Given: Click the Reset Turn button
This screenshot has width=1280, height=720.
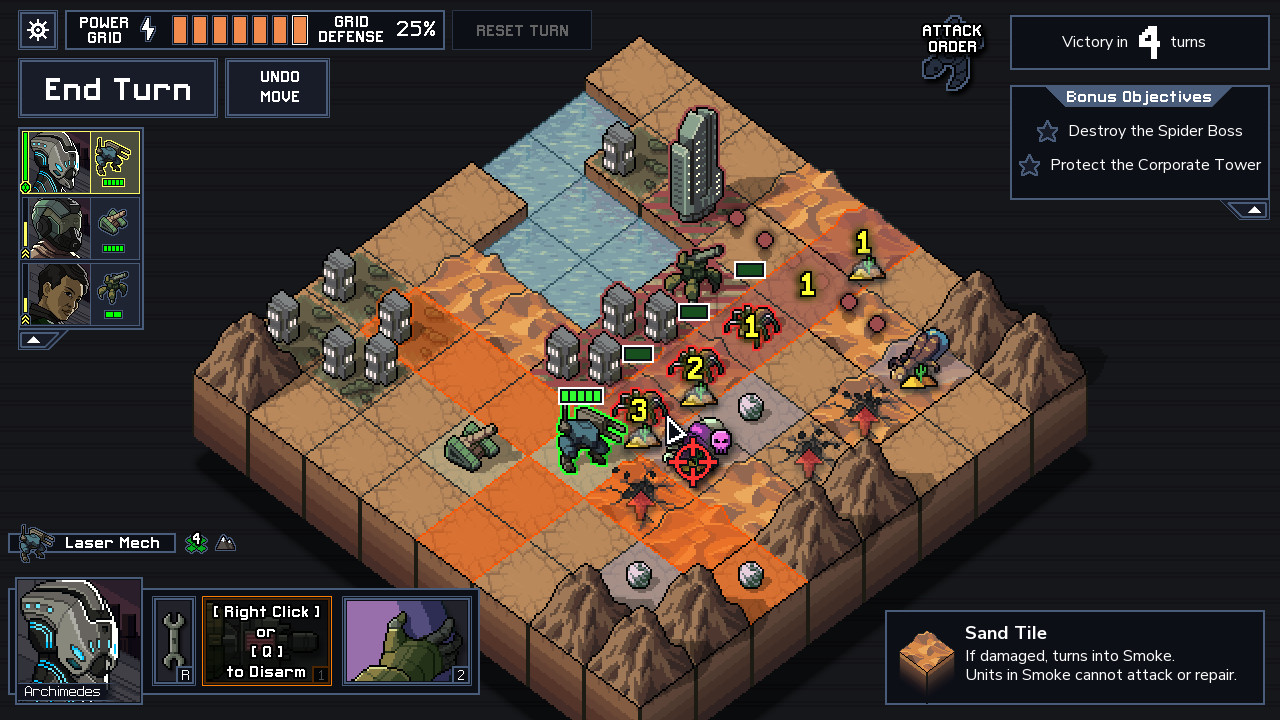Looking at the screenshot, I should pyautogui.click(x=521, y=30).
